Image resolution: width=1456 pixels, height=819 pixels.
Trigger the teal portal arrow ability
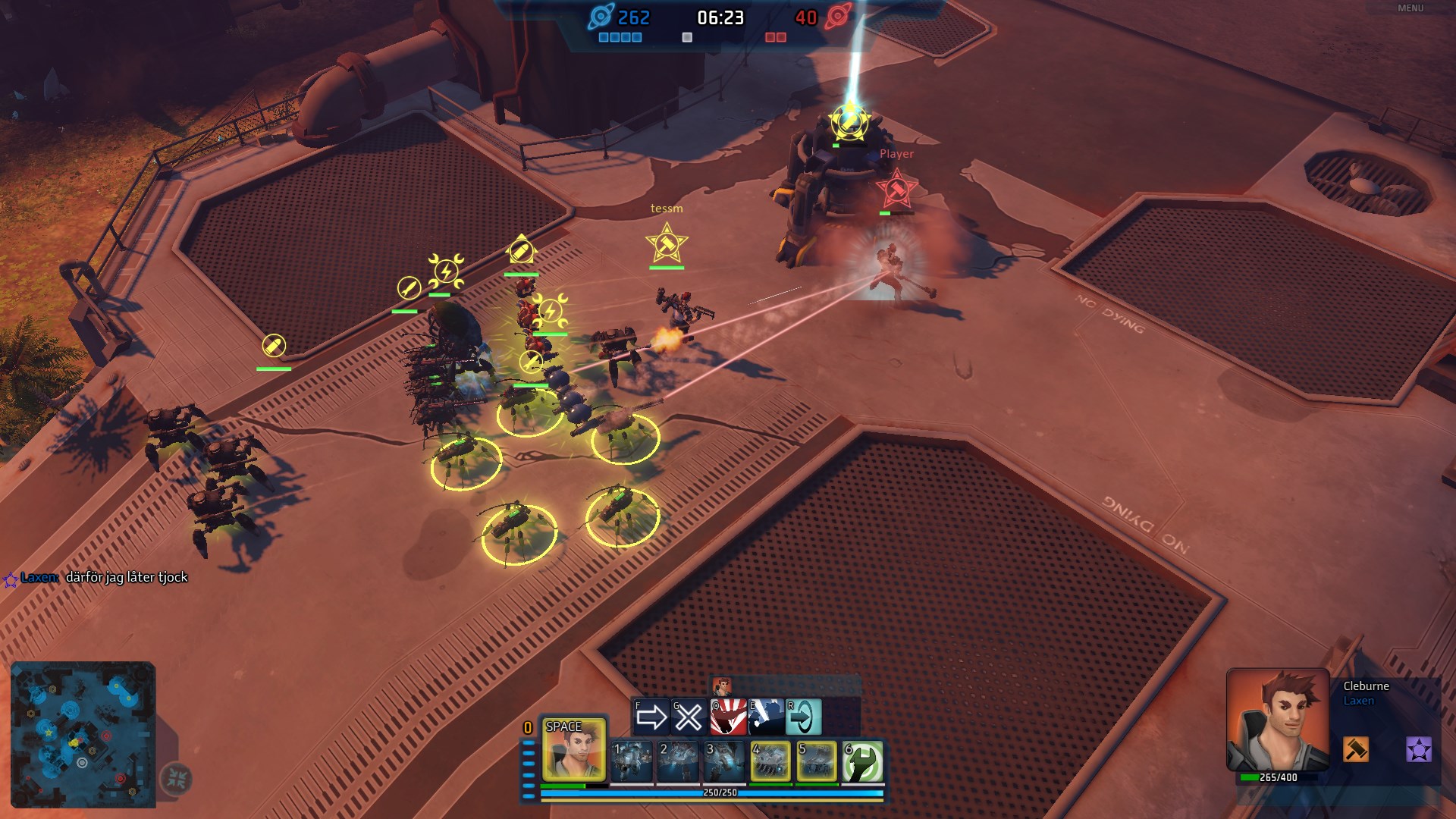803,717
